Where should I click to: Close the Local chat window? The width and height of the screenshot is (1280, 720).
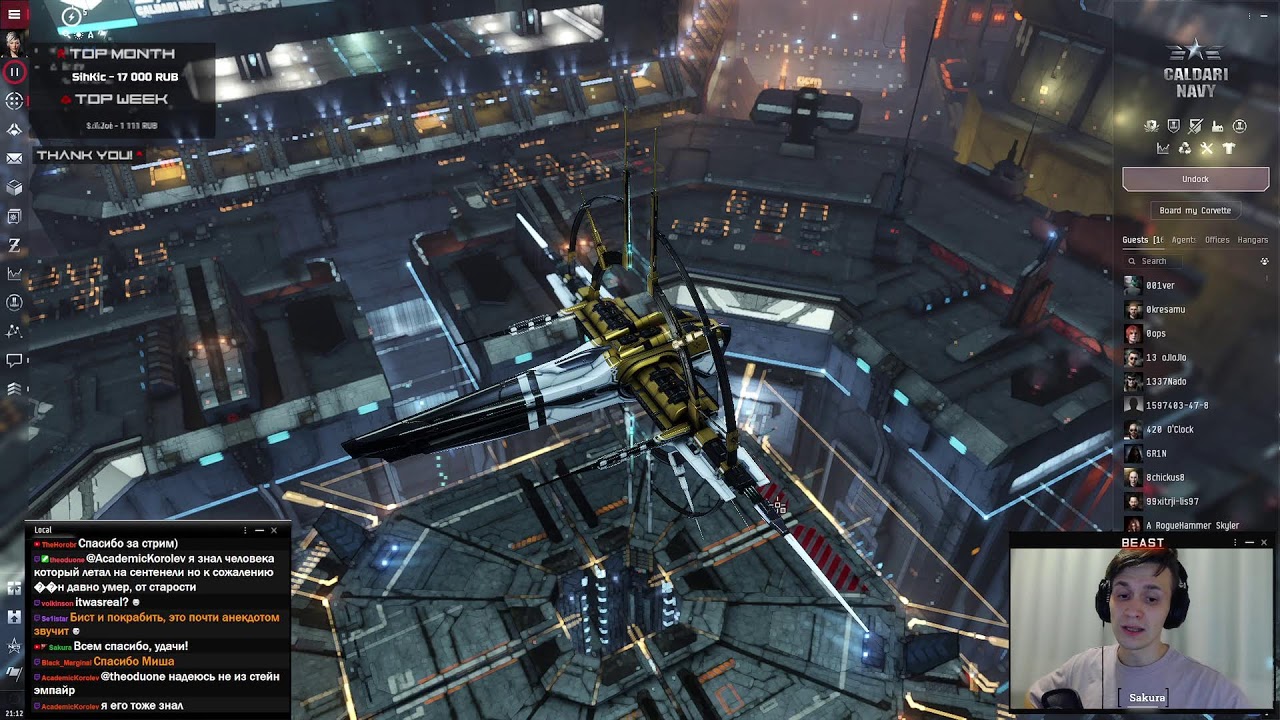coord(274,530)
